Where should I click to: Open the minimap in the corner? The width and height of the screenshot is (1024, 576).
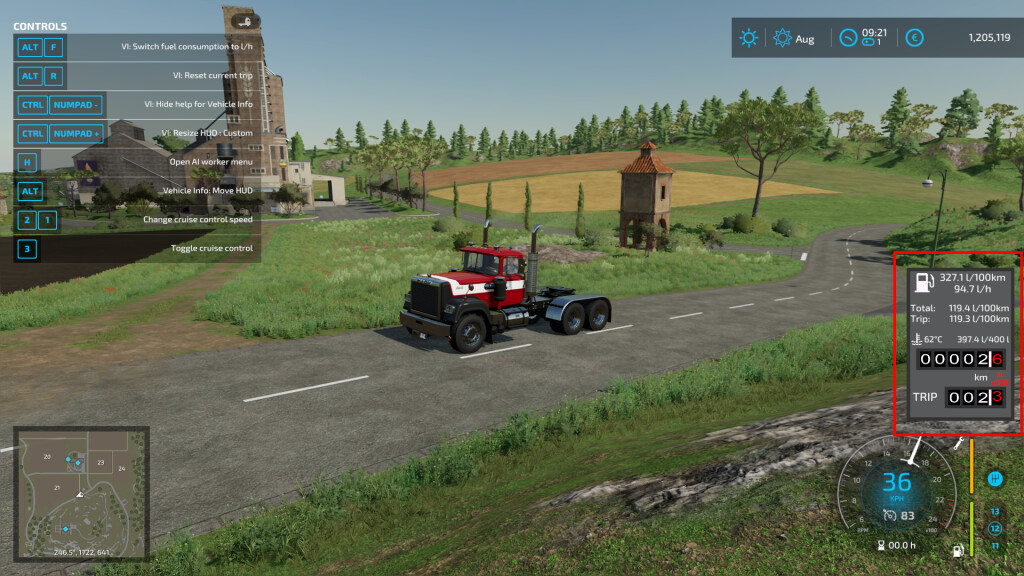coord(81,493)
